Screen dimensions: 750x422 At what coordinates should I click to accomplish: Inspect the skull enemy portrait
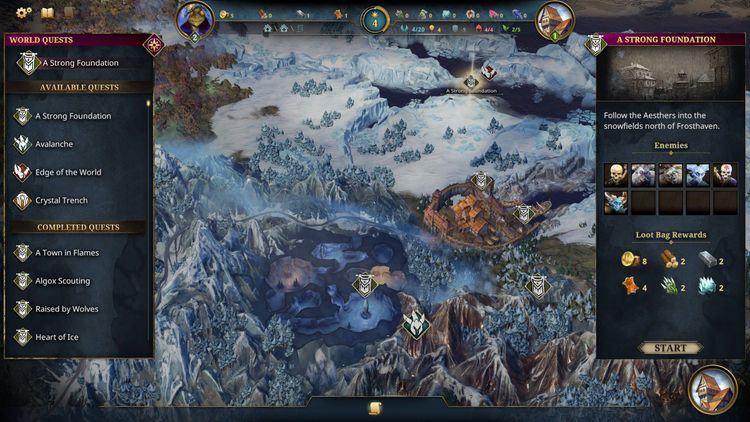click(x=617, y=175)
